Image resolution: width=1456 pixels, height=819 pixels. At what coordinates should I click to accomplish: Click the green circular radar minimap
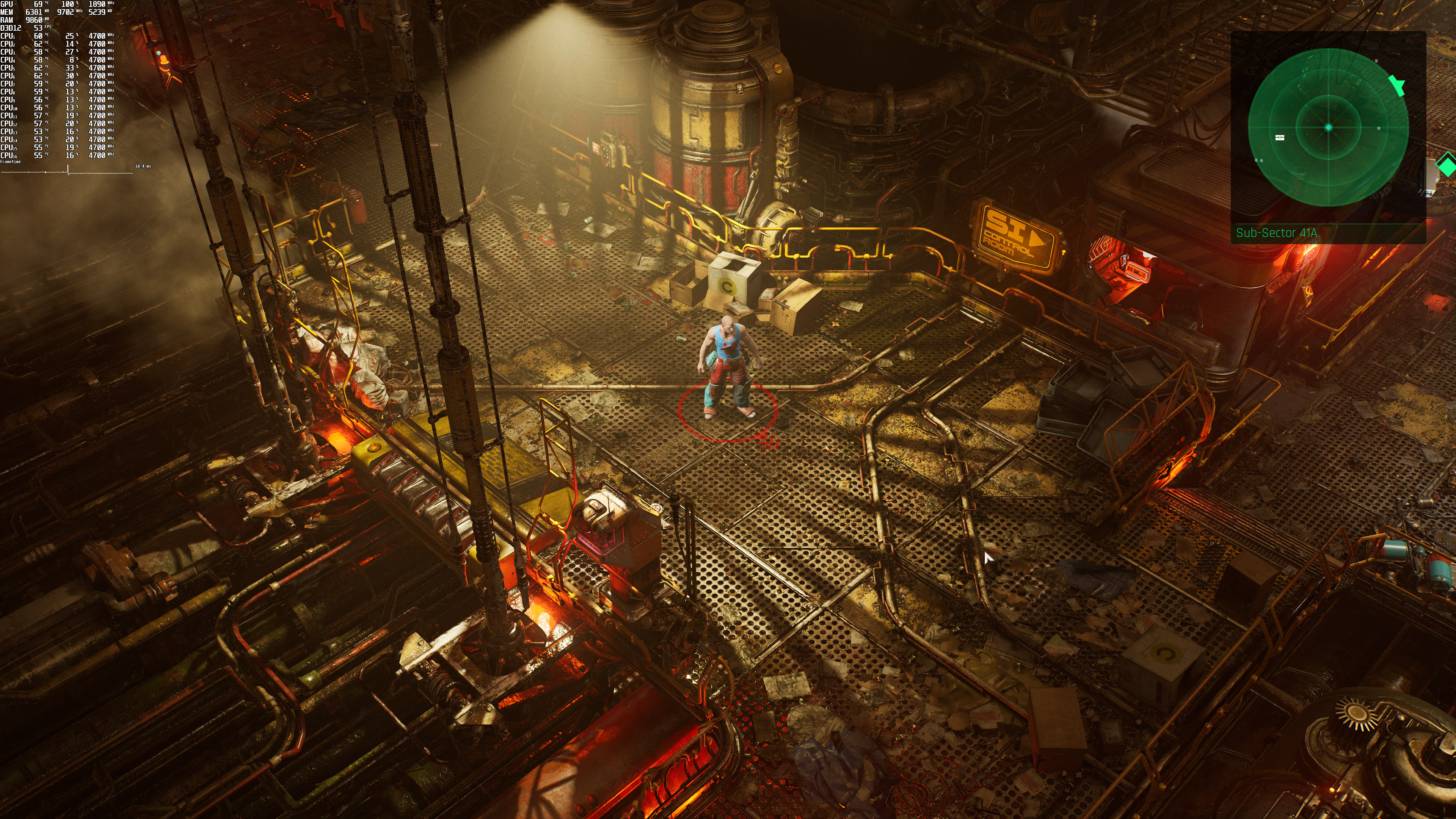point(1328,128)
